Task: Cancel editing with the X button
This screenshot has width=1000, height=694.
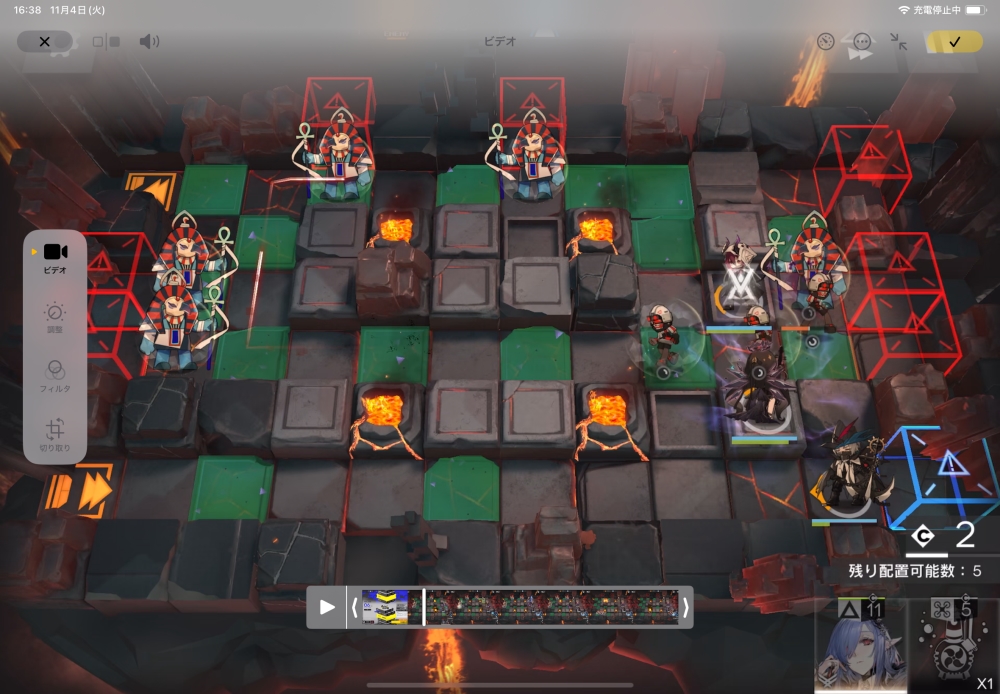Action: [44, 42]
